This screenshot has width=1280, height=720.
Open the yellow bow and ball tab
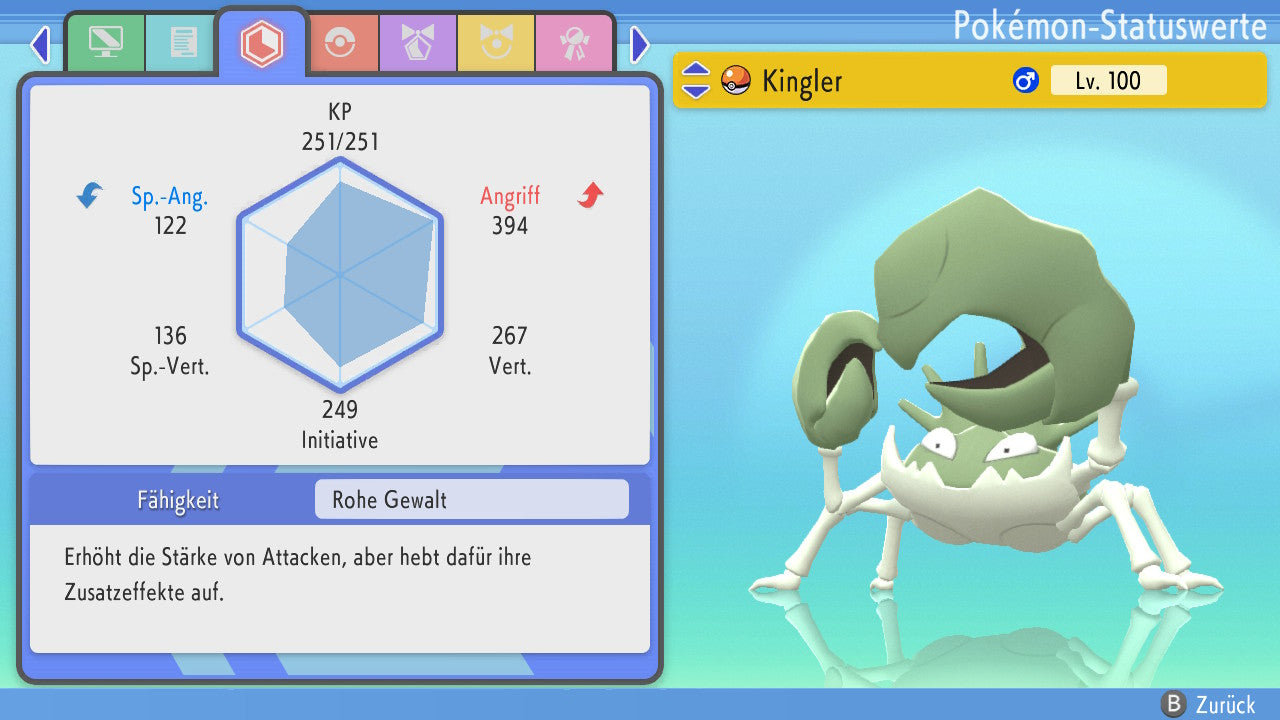[495, 43]
